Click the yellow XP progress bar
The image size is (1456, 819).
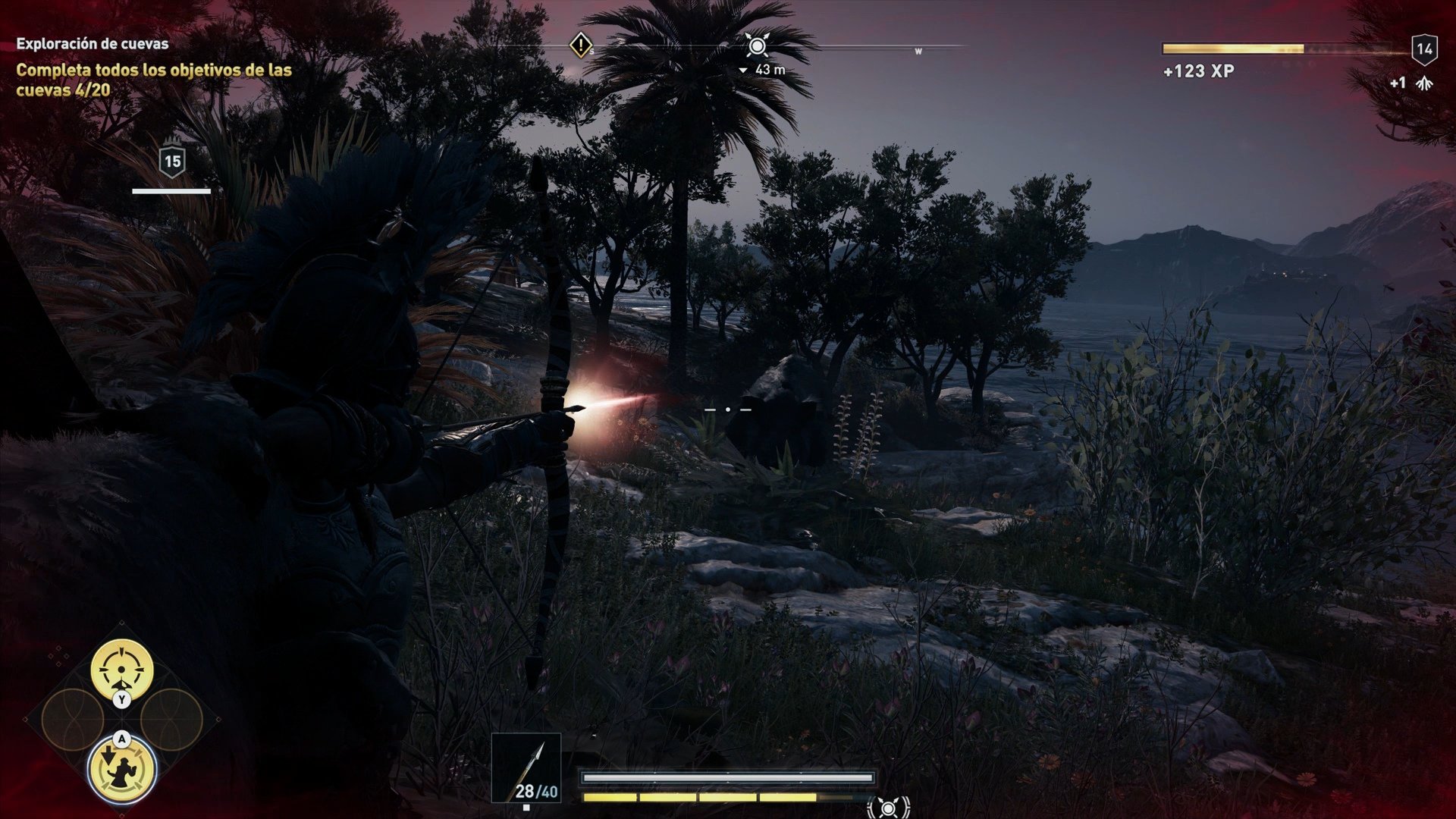[1232, 50]
